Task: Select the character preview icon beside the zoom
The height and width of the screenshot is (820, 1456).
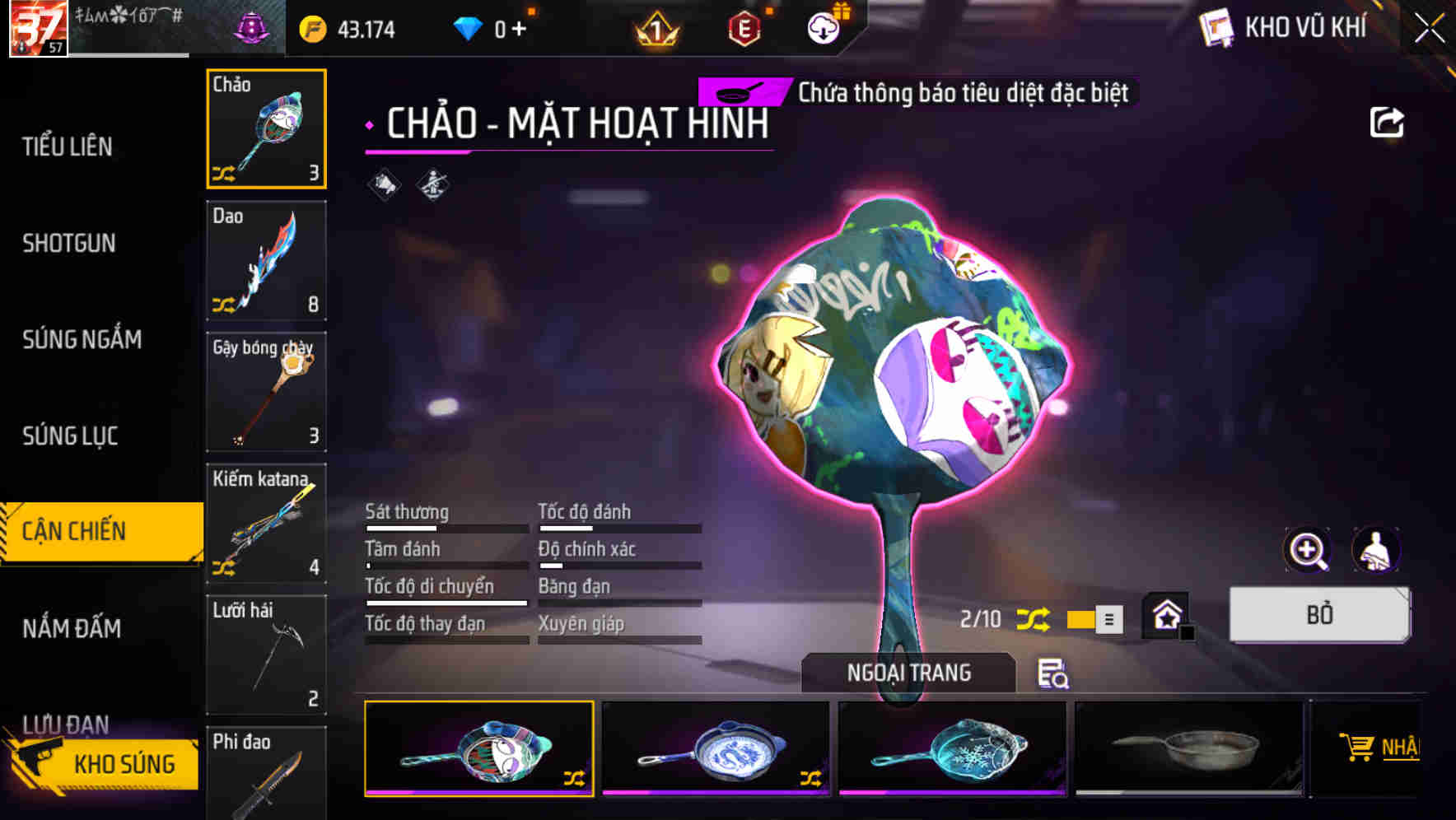Action: [x=1377, y=550]
